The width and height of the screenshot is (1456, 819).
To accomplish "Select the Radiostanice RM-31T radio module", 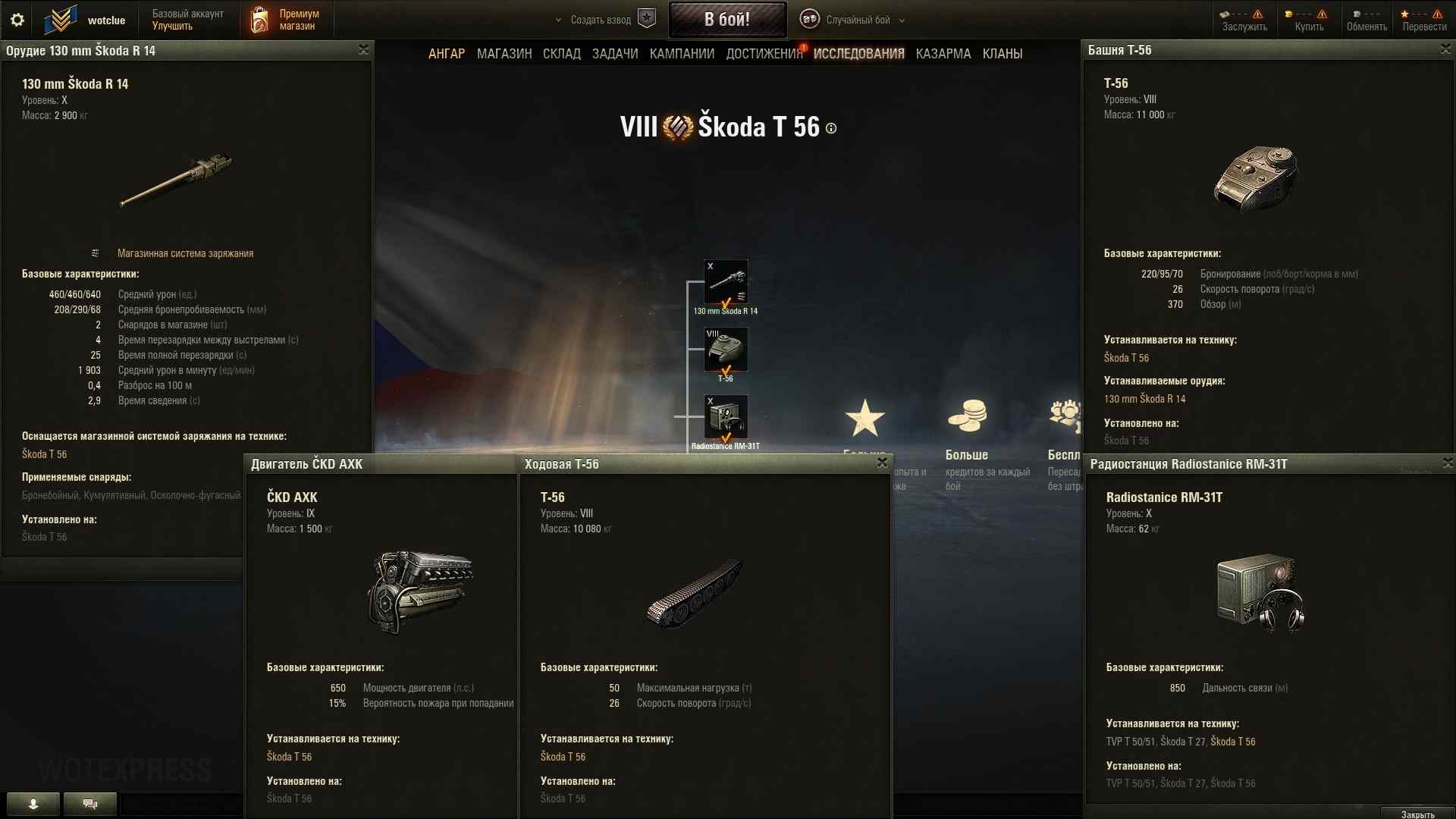I will tap(726, 417).
